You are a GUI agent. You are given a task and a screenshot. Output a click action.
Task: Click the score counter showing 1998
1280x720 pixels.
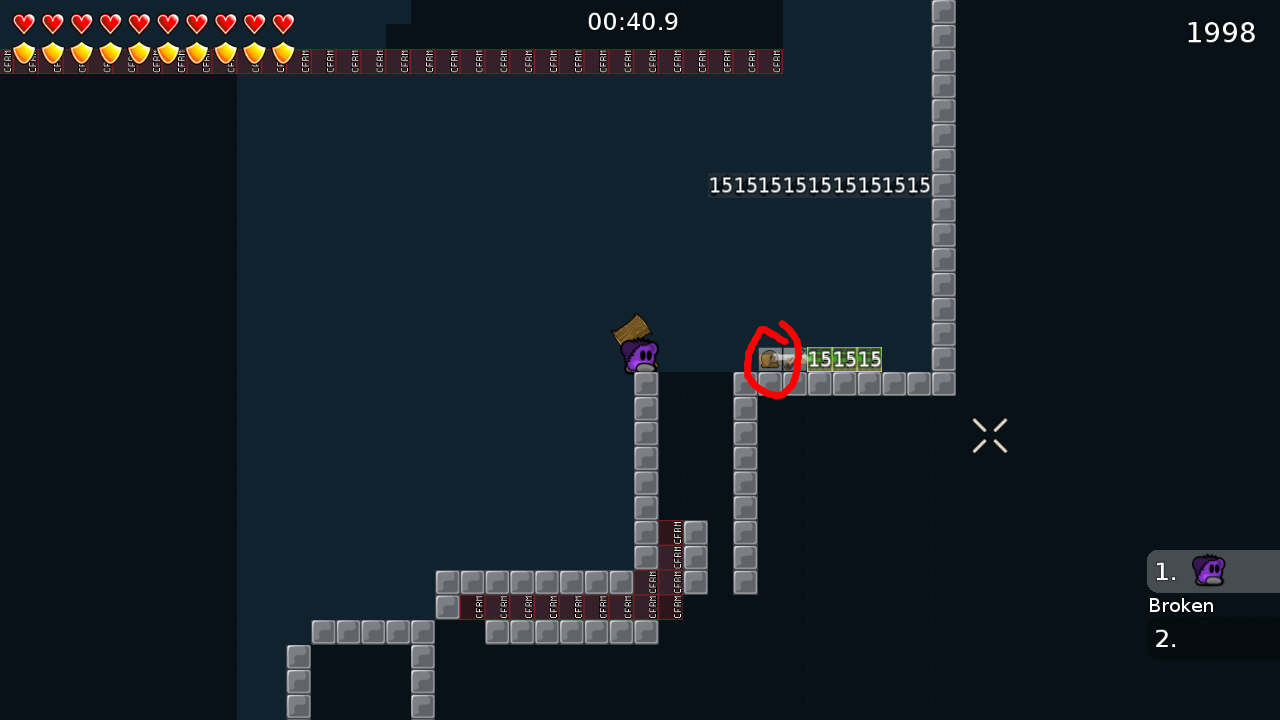(x=1221, y=32)
